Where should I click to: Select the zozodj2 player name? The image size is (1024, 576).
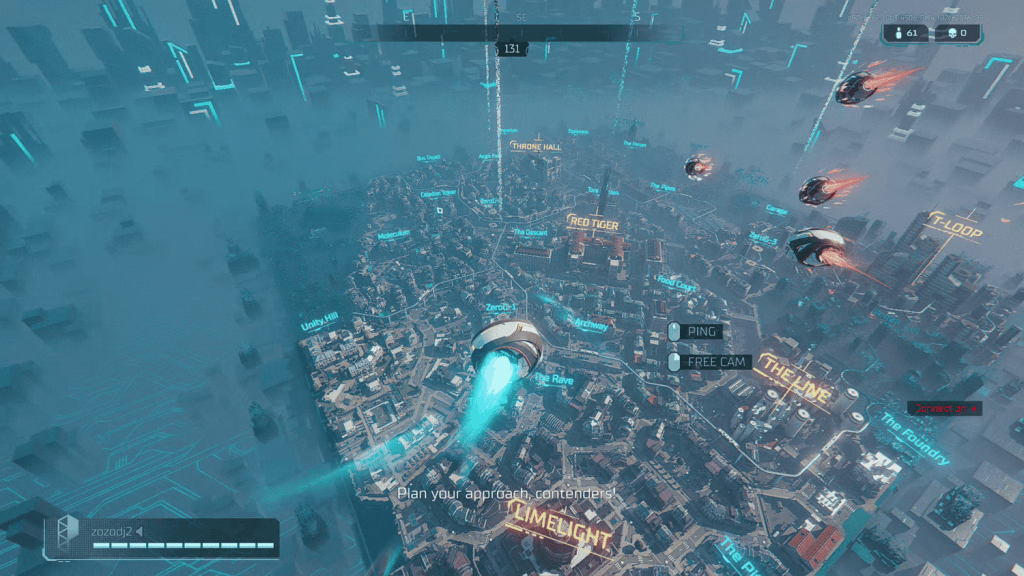click(x=111, y=530)
